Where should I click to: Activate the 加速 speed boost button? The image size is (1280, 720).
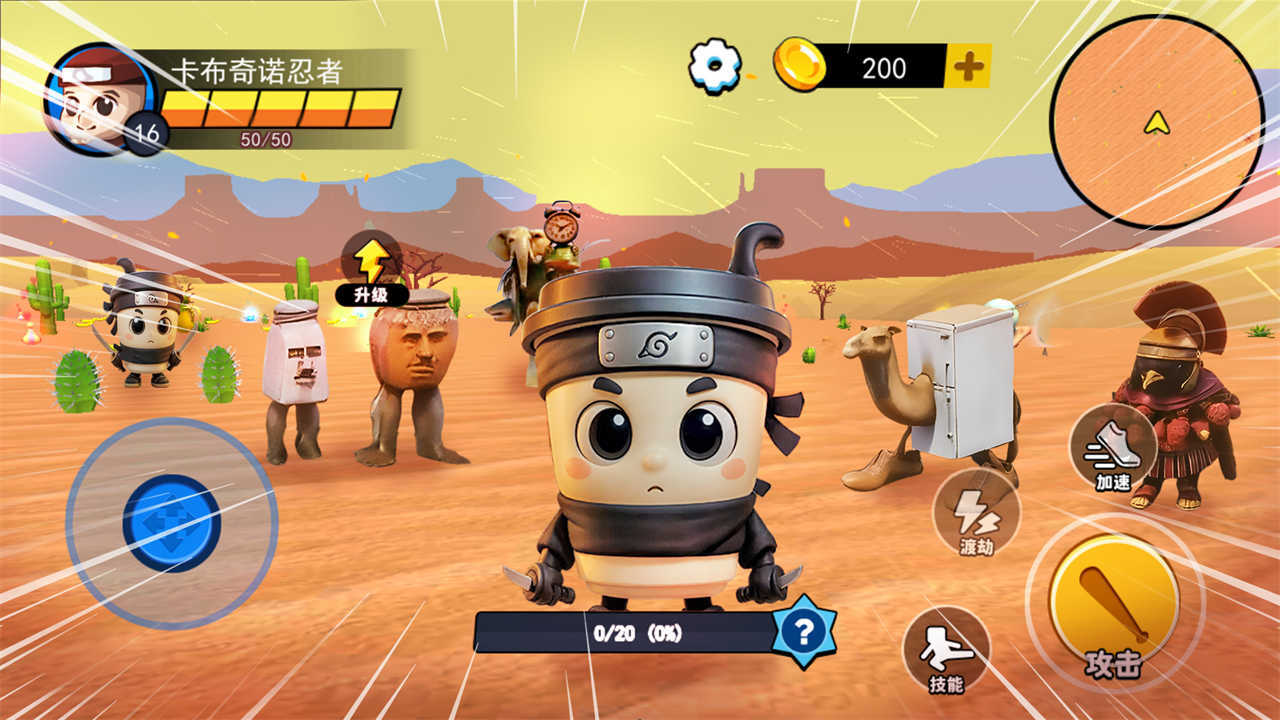coord(1112,447)
